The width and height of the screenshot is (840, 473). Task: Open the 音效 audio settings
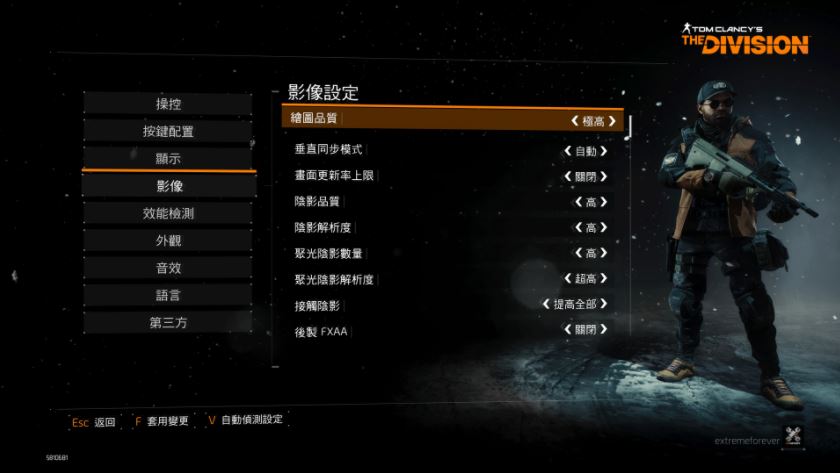coord(168,268)
